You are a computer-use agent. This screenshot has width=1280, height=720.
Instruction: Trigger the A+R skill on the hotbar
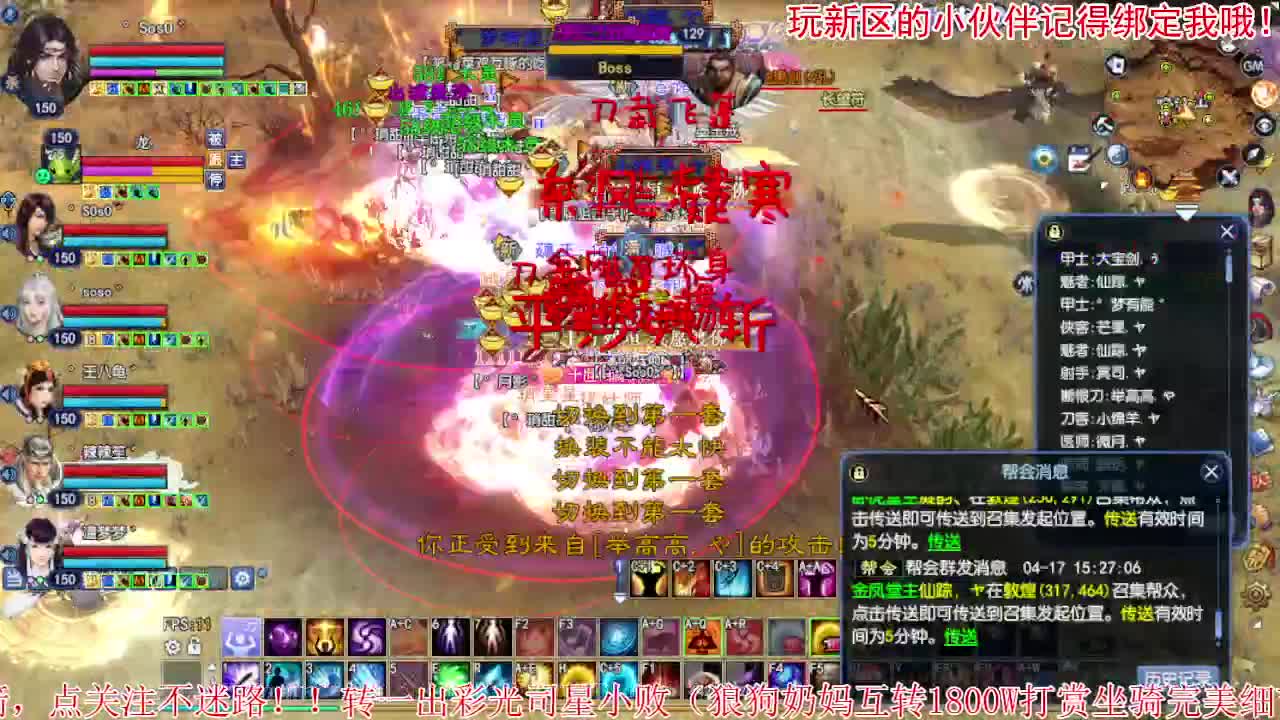[741, 636]
